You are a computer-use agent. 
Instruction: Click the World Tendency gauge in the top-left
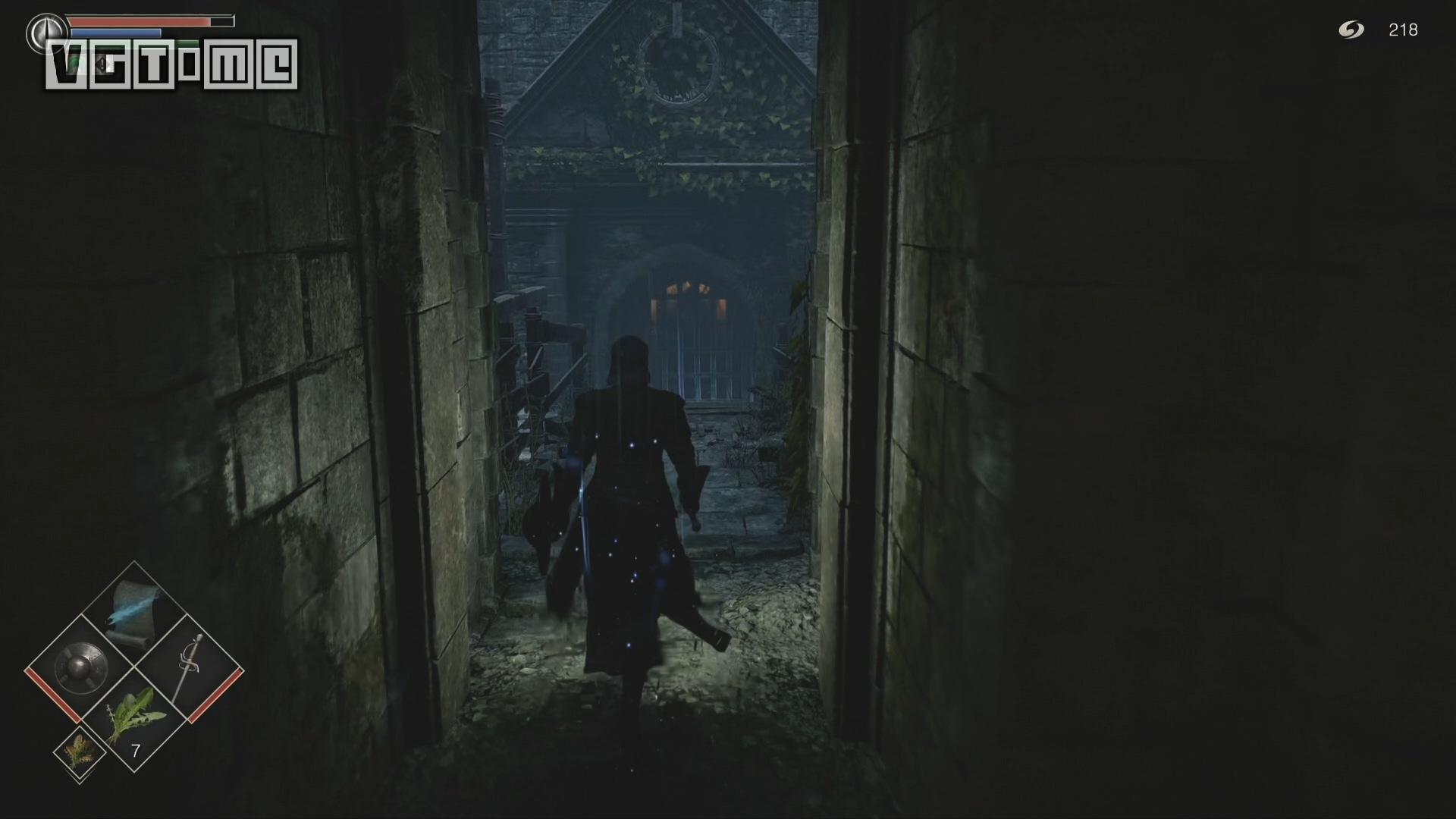(47, 33)
